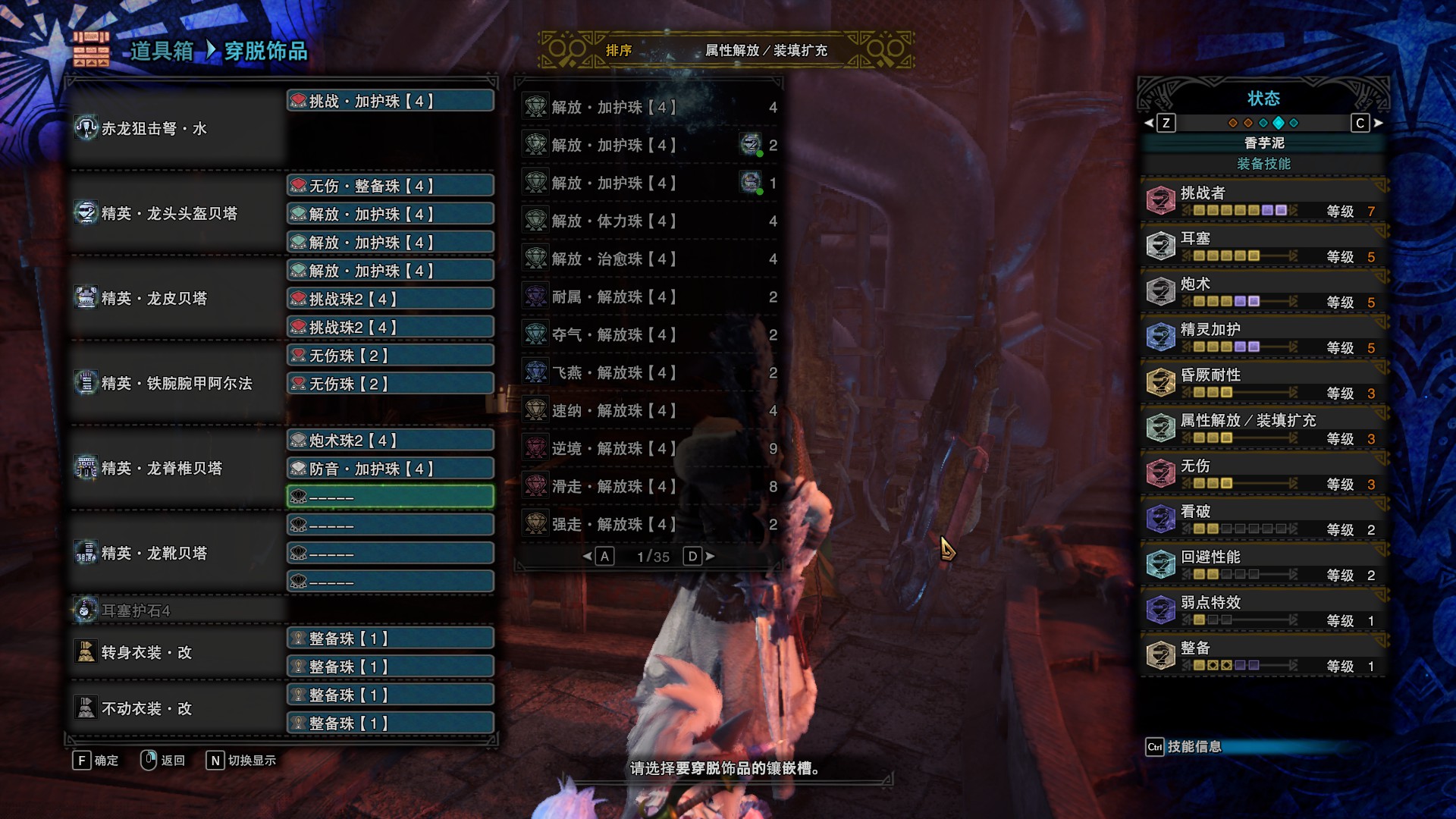Choose the 滑走·解放珠【4】 decoration
This screenshot has height=819, width=1456.
click(x=649, y=487)
